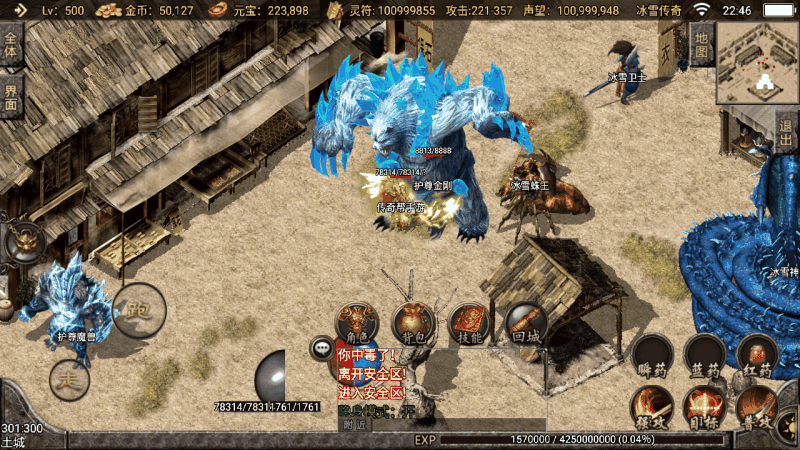Select the 全体 tab
This screenshot has width=800, height=450.
click(x=11, y=46)
